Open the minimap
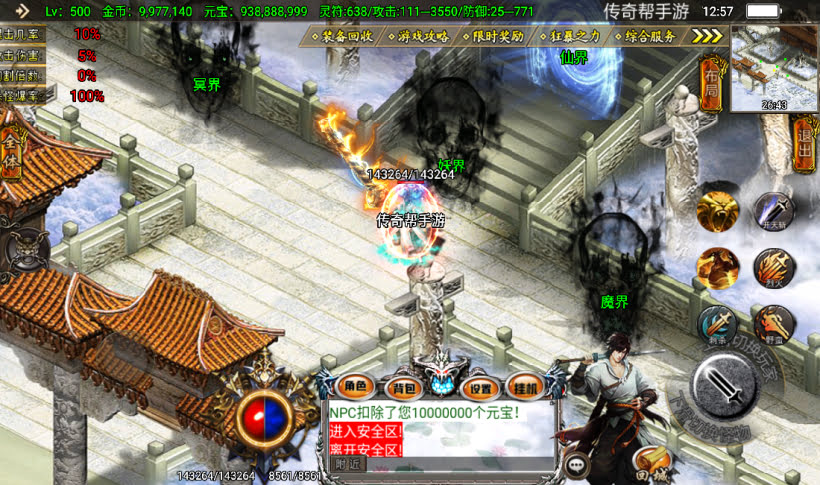This screenshot has width=820, height=485. coord(774,68)
